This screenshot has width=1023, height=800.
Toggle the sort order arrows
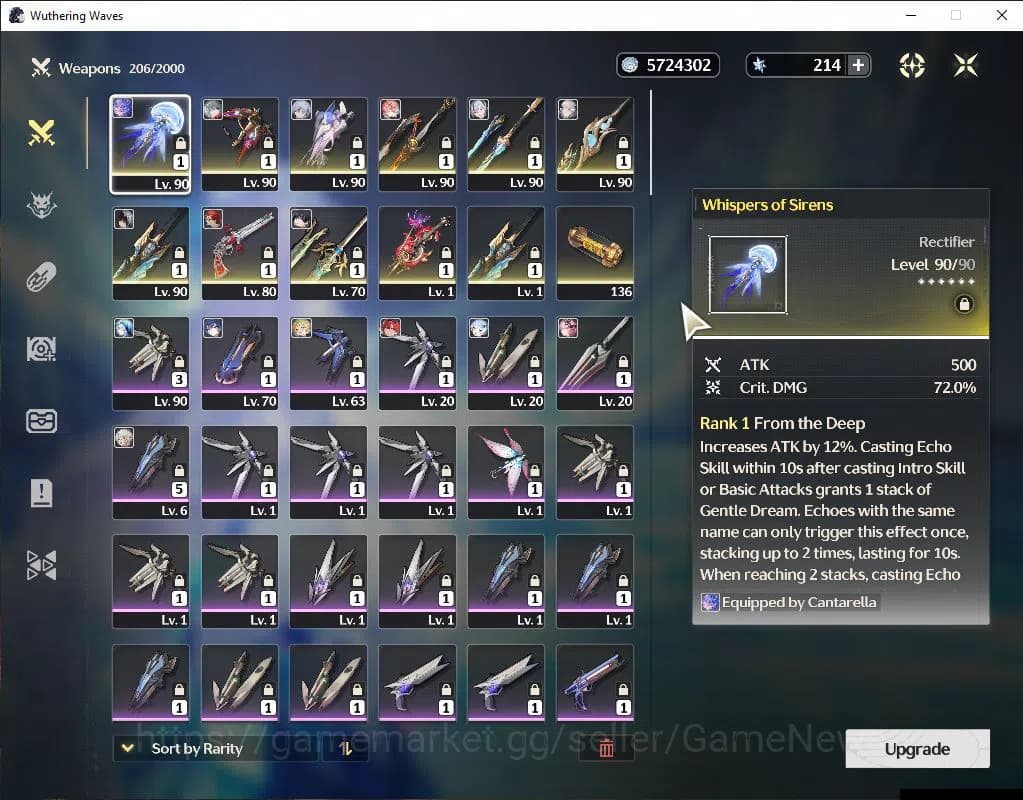(x=345, y=748)
